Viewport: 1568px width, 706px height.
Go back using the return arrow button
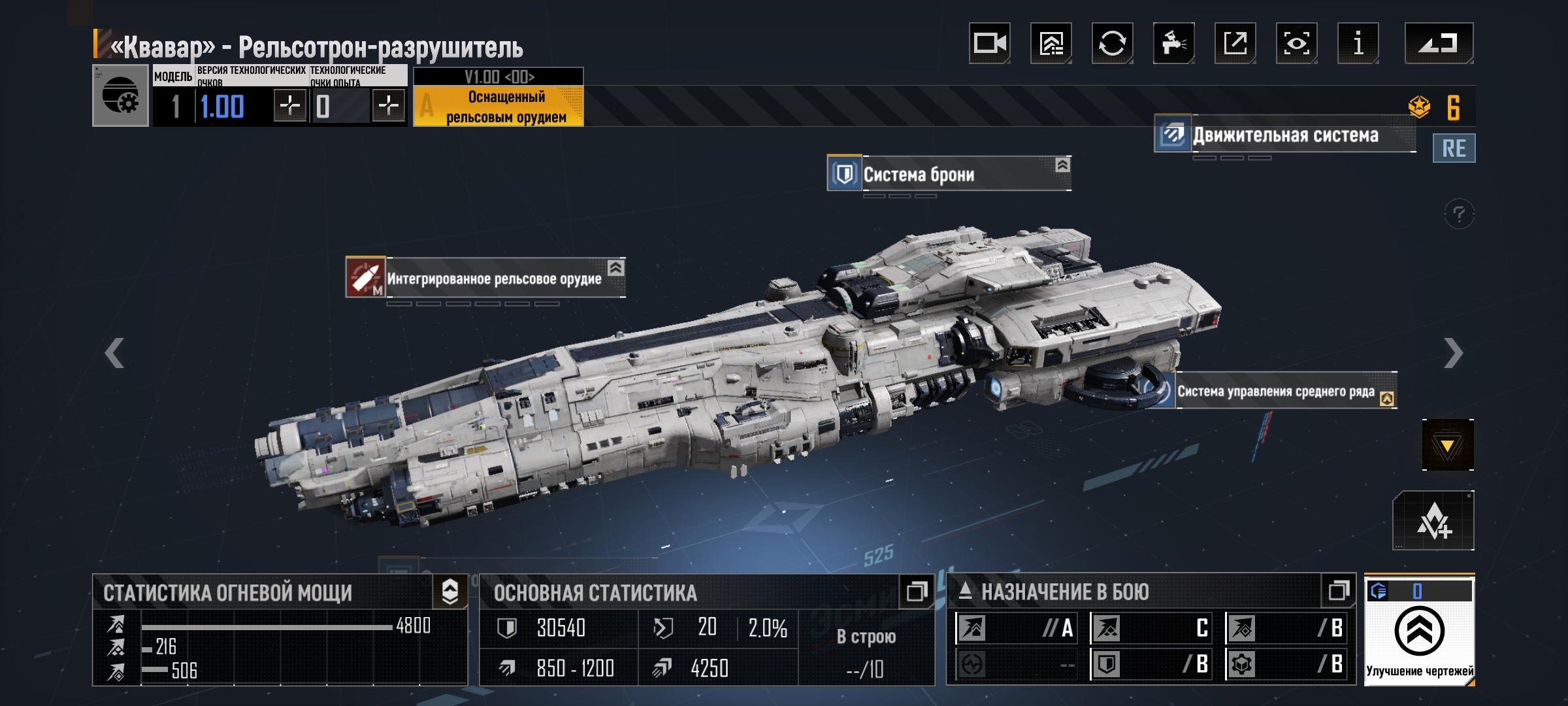pyautogui.click(x=1439, y=44)
